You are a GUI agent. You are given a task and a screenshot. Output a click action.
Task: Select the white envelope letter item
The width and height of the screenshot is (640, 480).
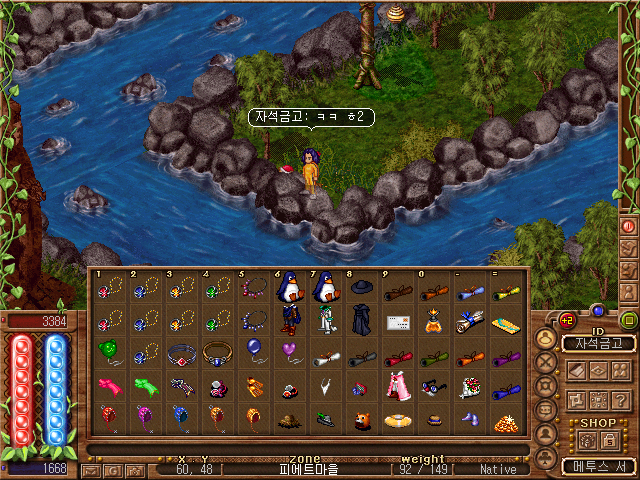(397, 322)
